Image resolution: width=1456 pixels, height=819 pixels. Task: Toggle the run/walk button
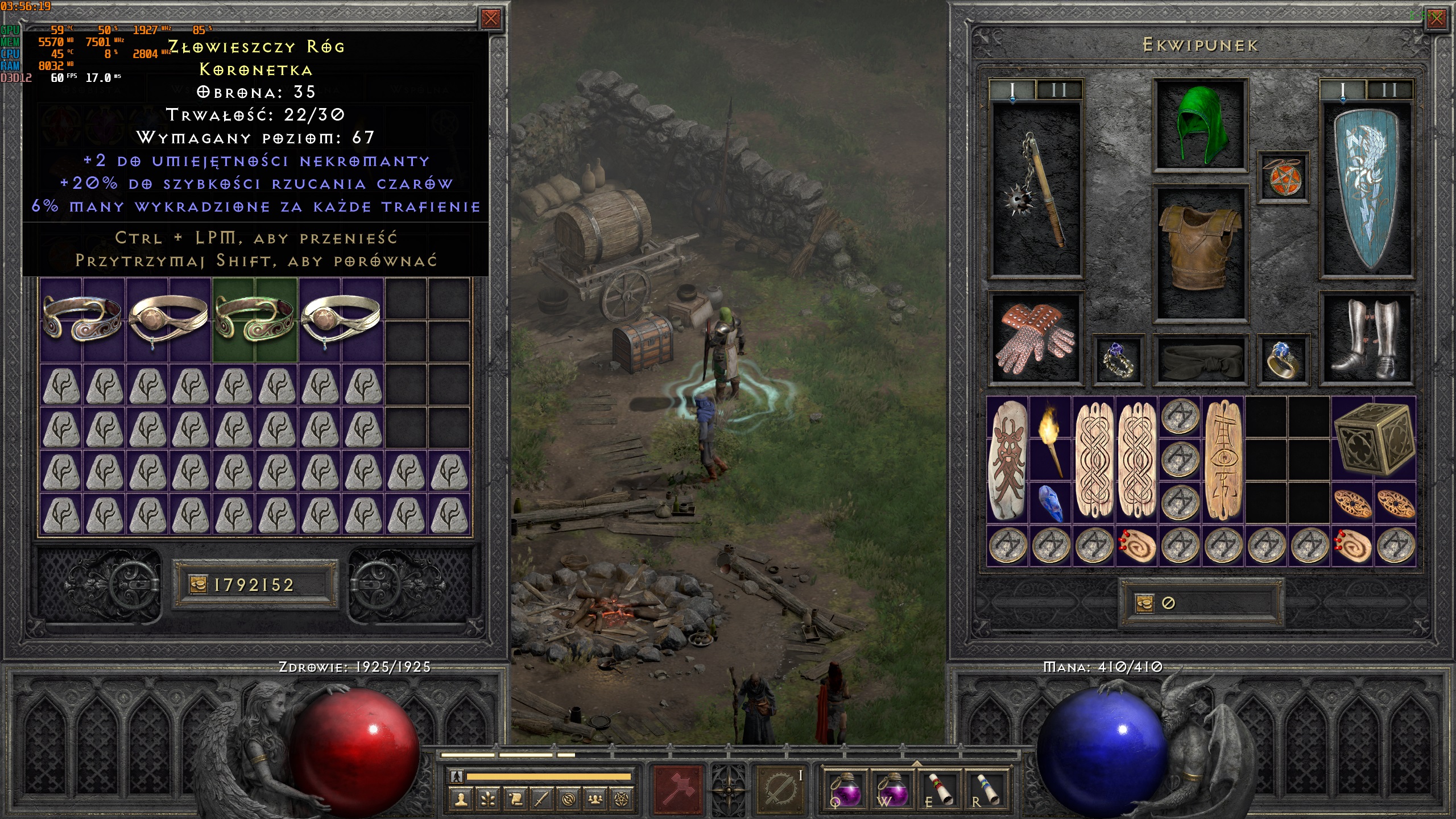[x=456, y=776]
